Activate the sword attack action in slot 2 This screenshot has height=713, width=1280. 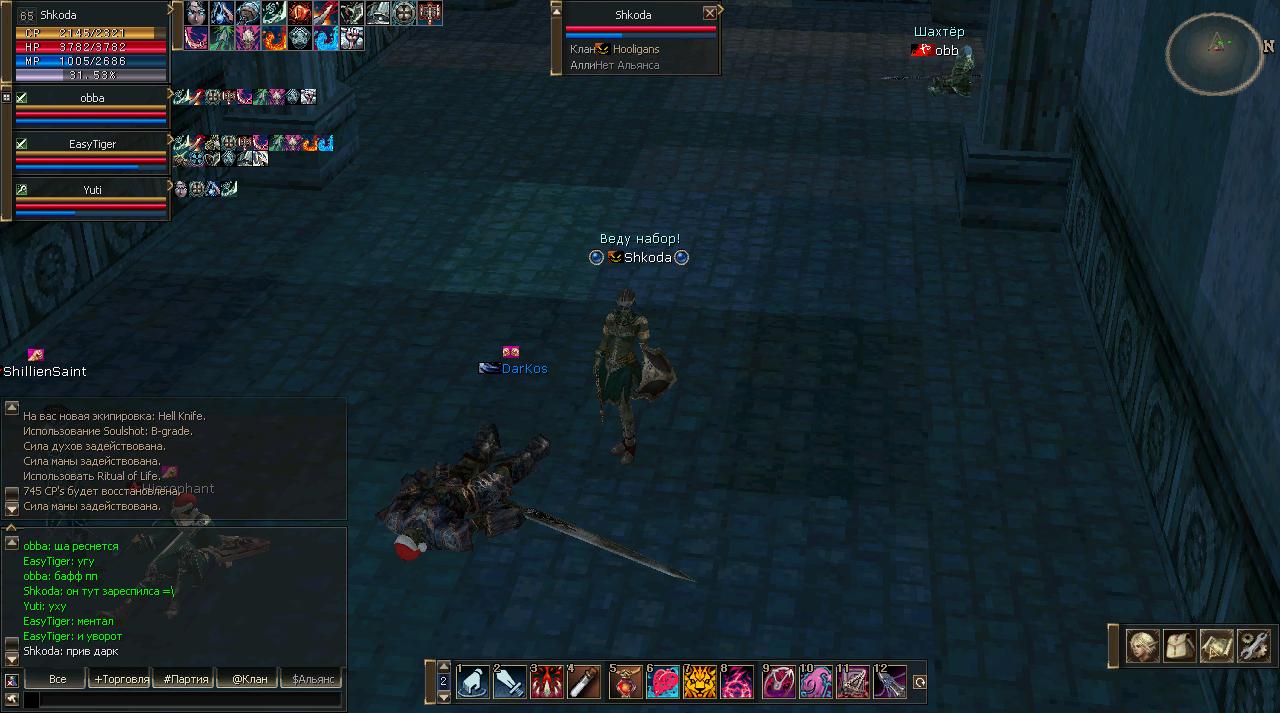(x=510, y=681)
